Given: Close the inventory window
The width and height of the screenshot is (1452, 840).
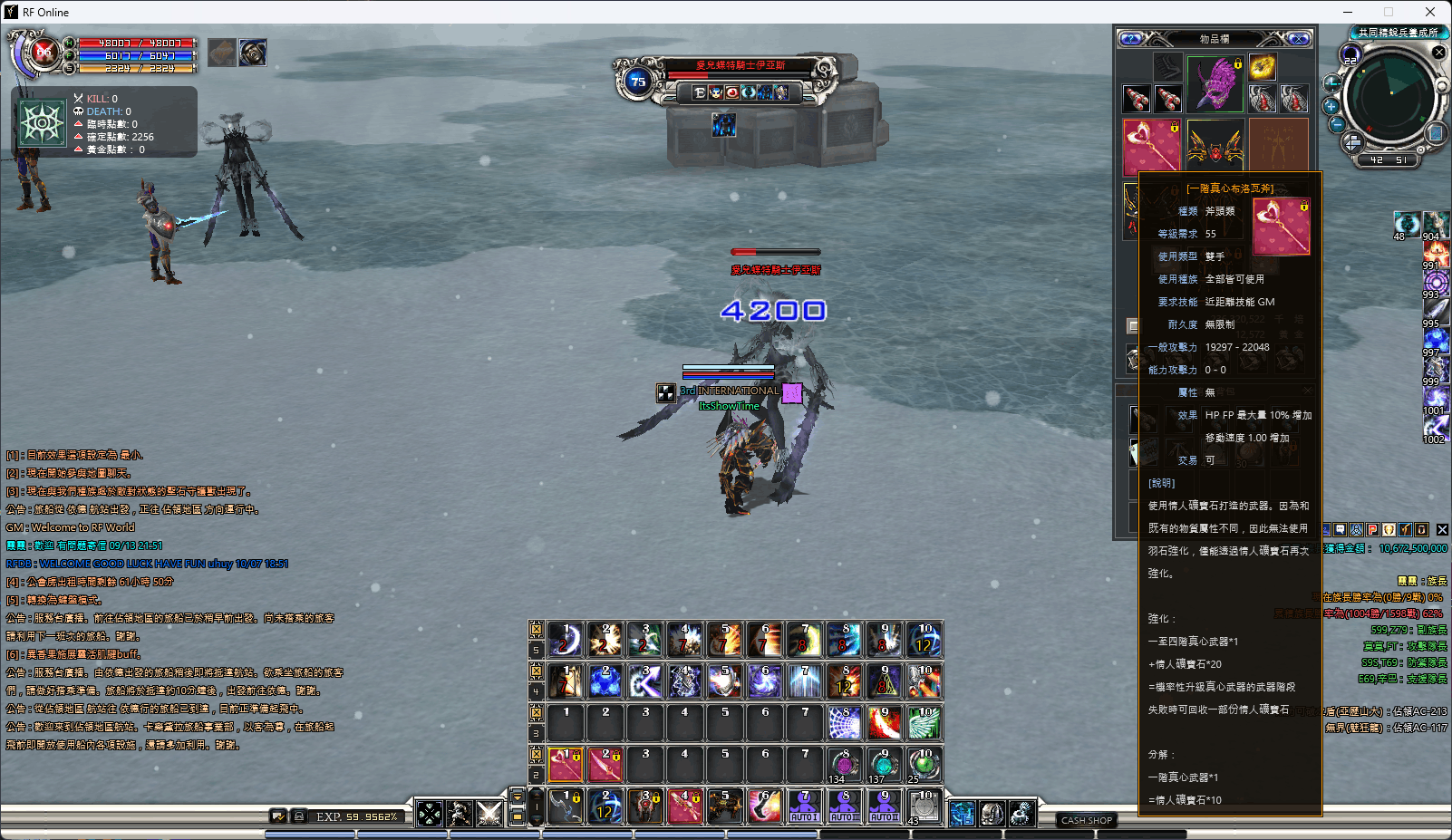Looking at the screenshot, I should [1299, 39].
